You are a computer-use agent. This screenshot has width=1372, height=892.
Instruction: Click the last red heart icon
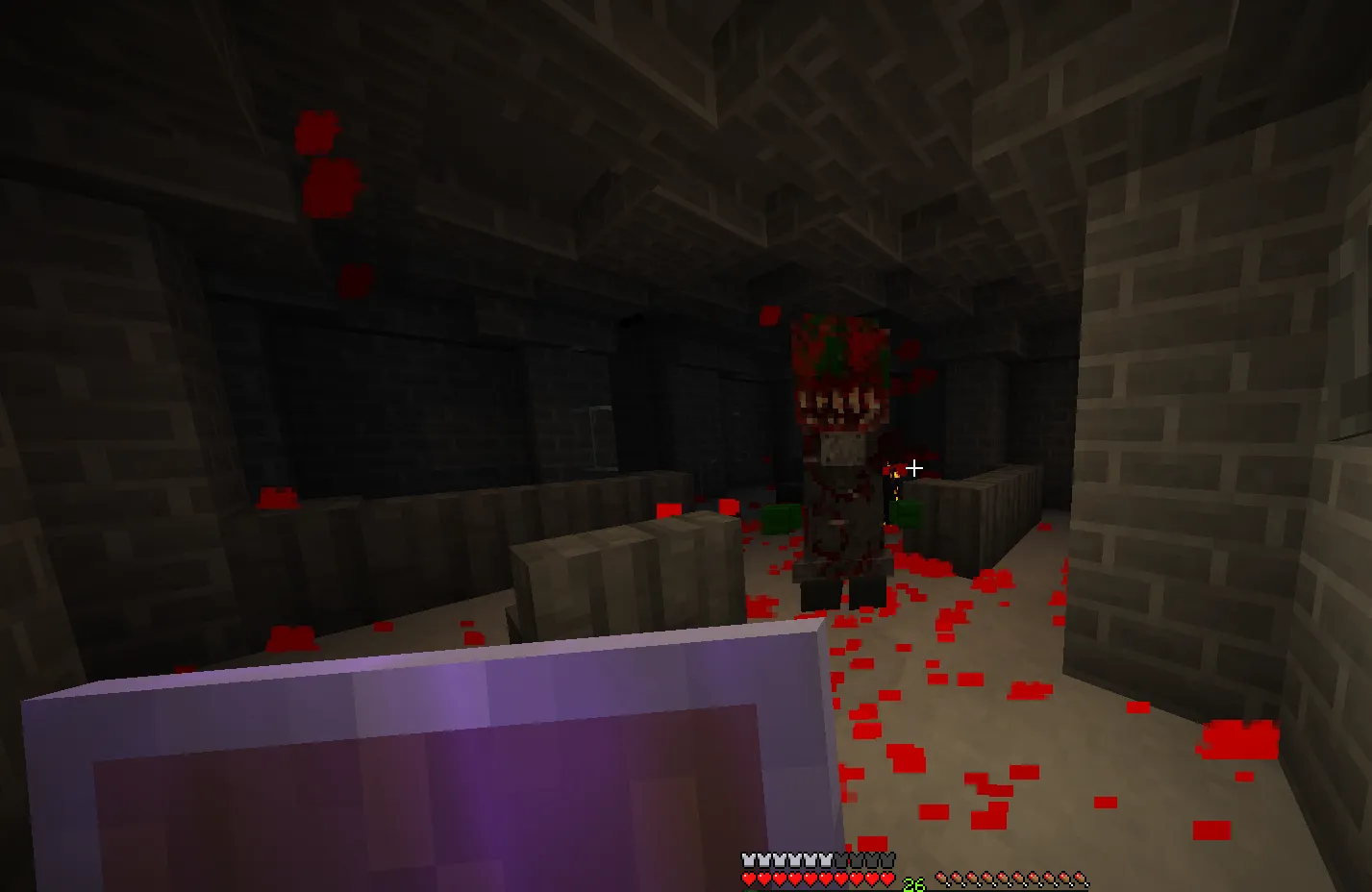click(885, 878)
